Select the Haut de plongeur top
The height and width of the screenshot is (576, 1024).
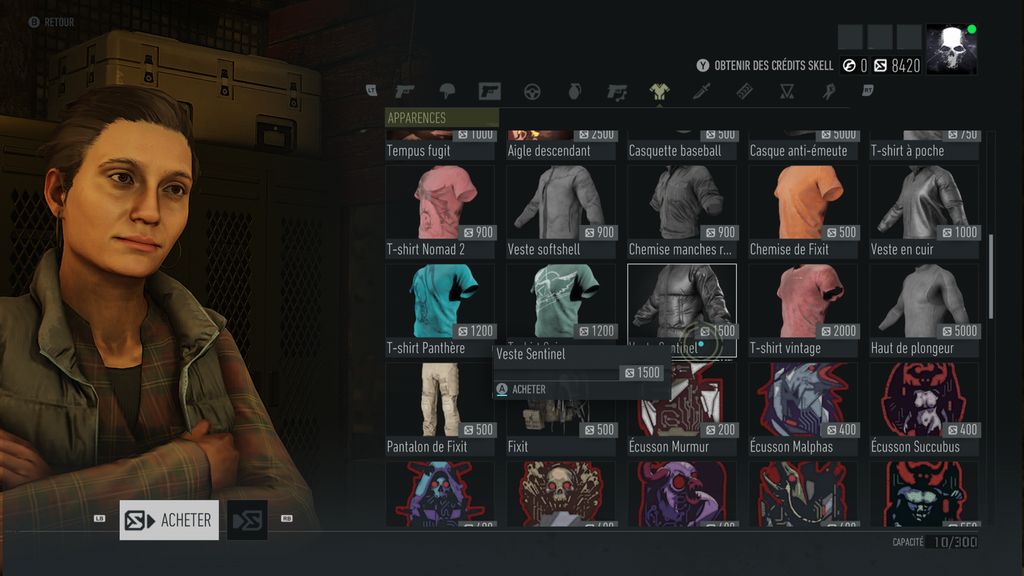924,302
